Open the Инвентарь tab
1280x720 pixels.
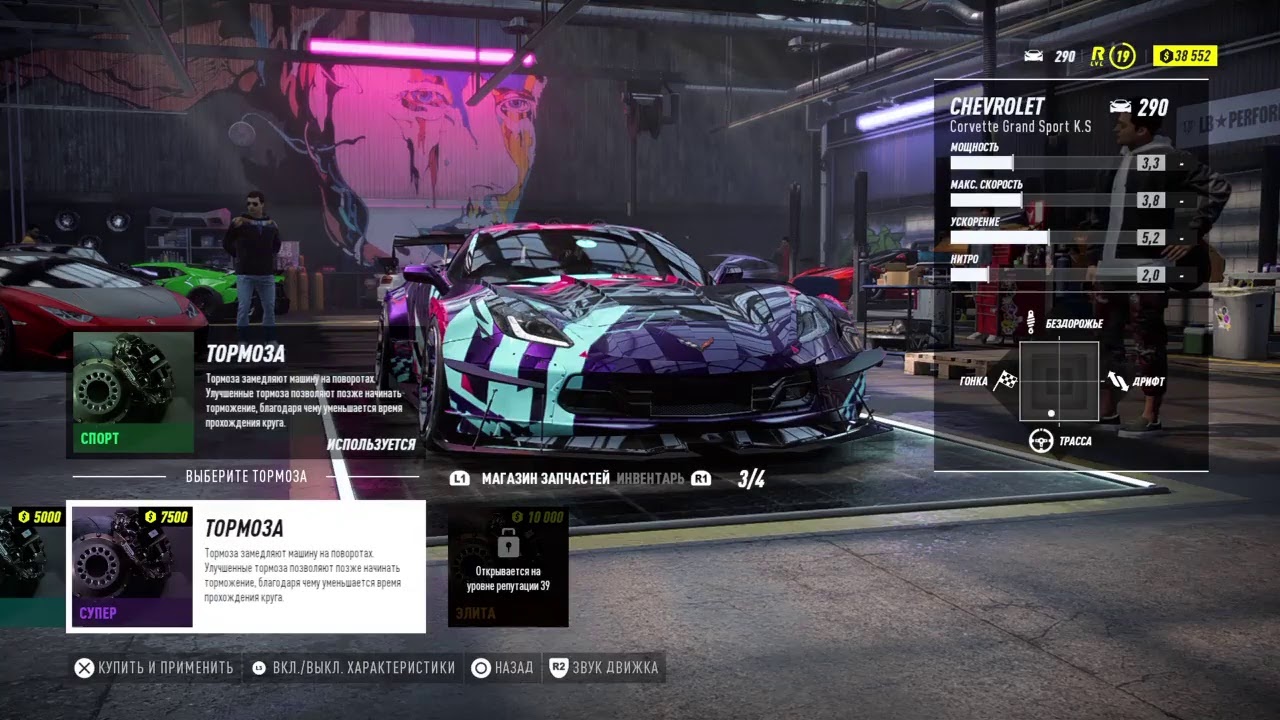coord(651,479)
